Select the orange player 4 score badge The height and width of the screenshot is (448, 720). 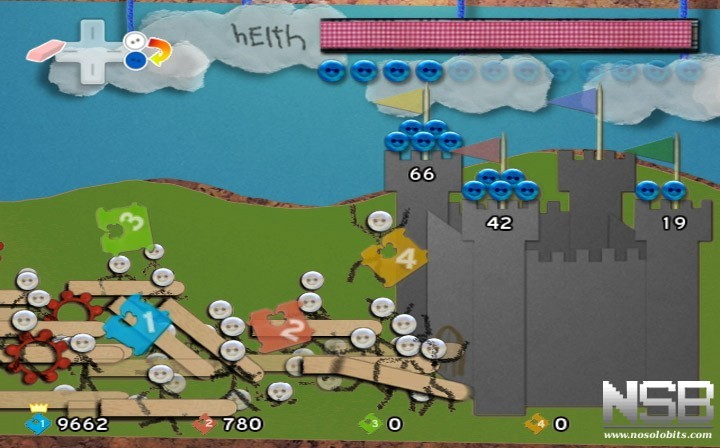click(x=535, y=423)
